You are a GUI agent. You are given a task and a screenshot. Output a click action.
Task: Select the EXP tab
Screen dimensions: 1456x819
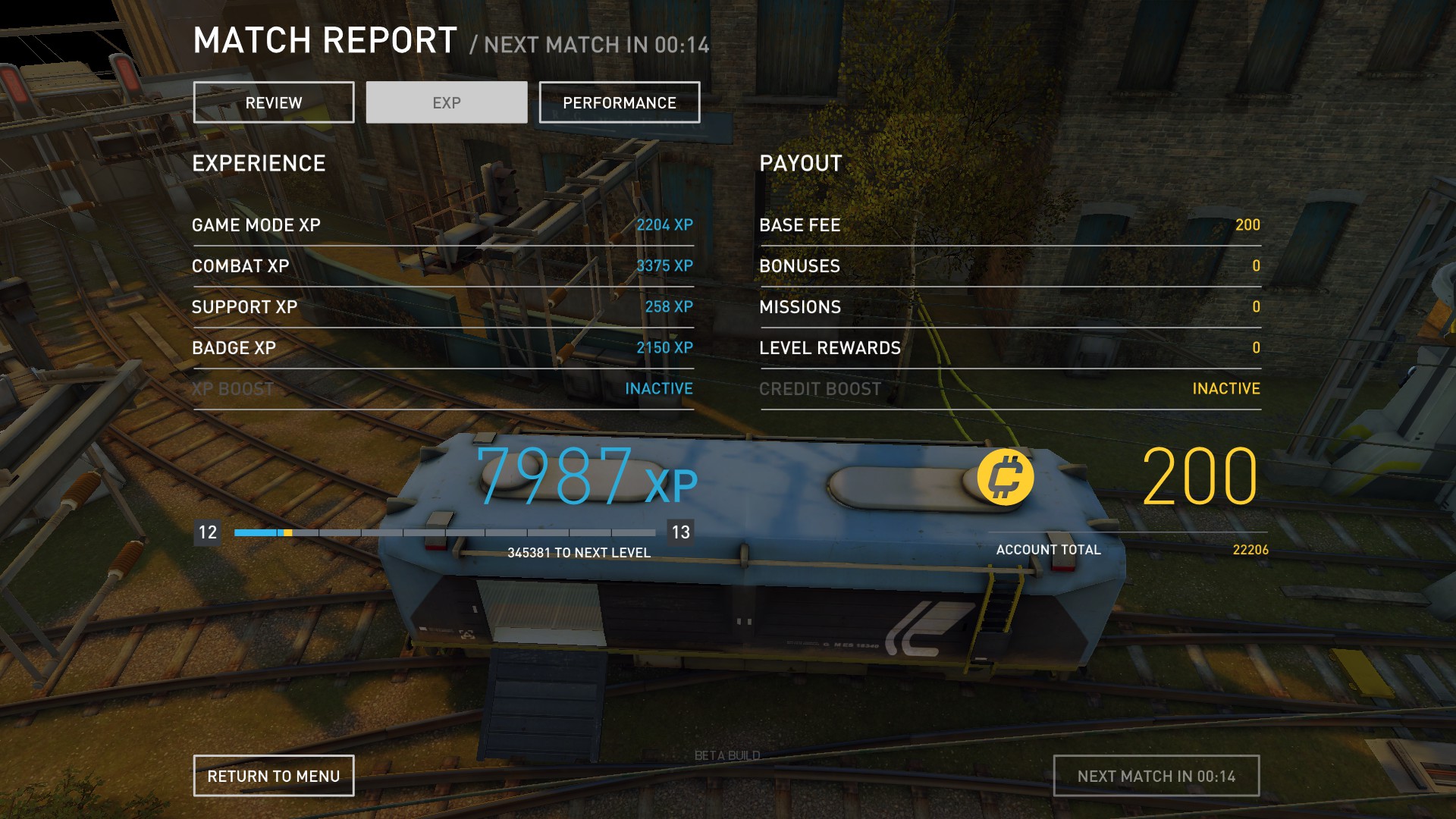click(447, 102)
